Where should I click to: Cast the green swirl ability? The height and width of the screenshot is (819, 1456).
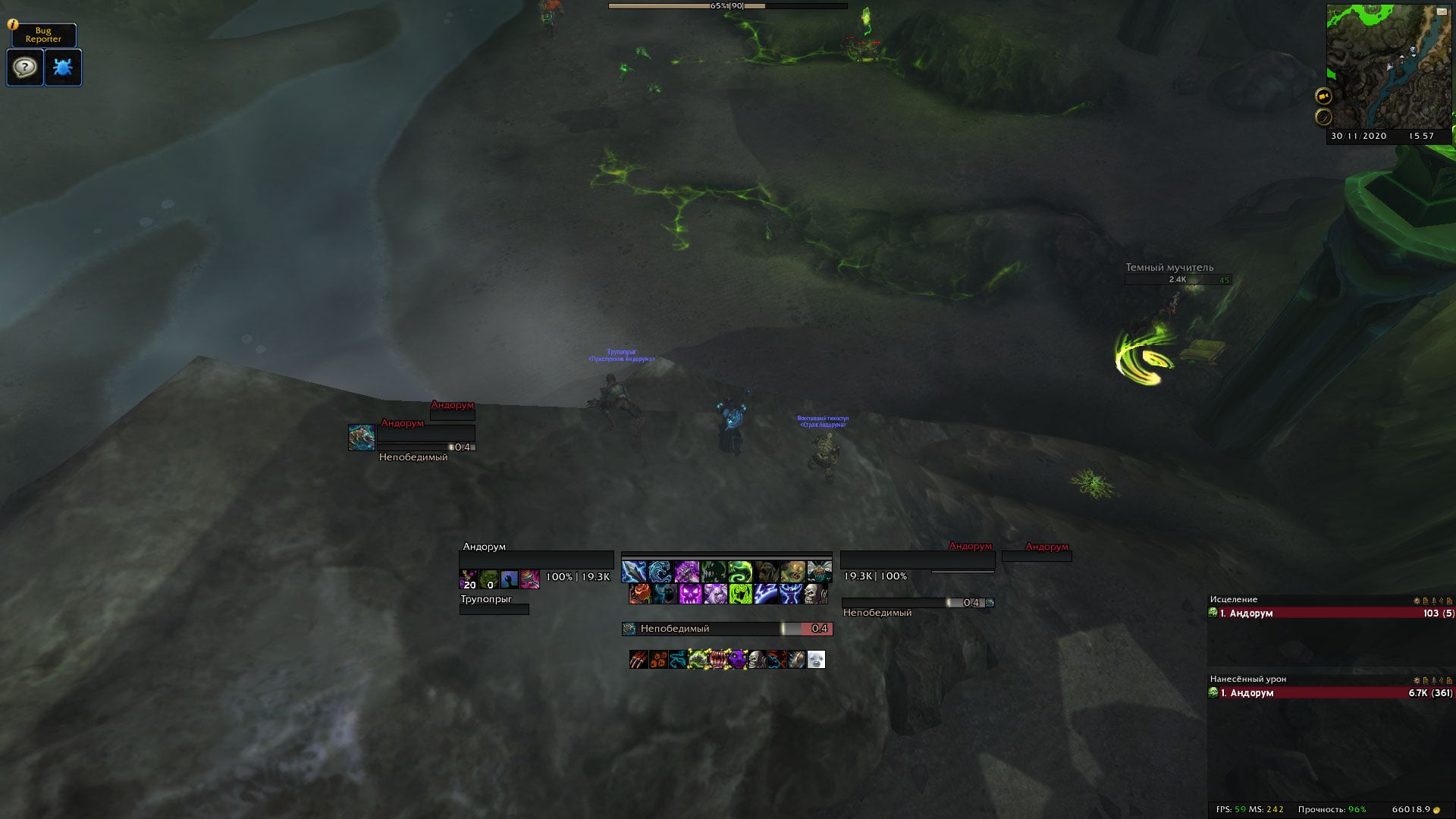739,571
